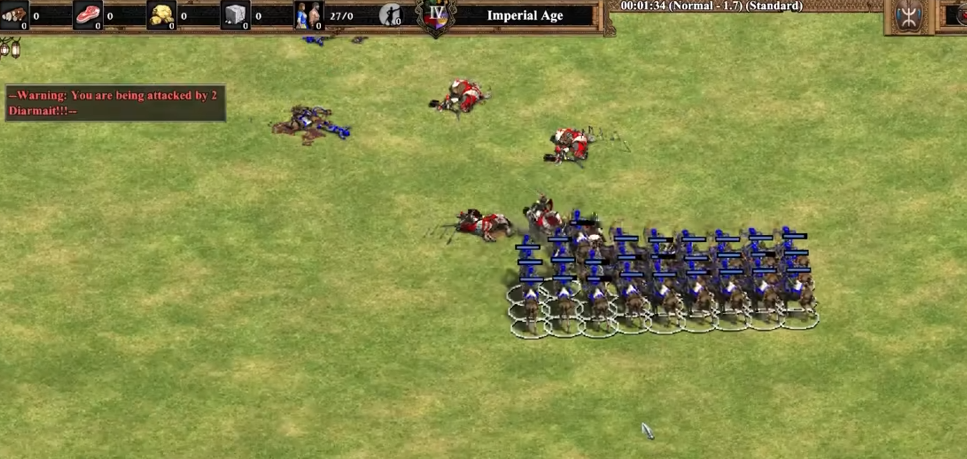Select the food resource icon
The width and height of the screenshot is (967, 459).
pyautogui.click(x=88, y=15)
